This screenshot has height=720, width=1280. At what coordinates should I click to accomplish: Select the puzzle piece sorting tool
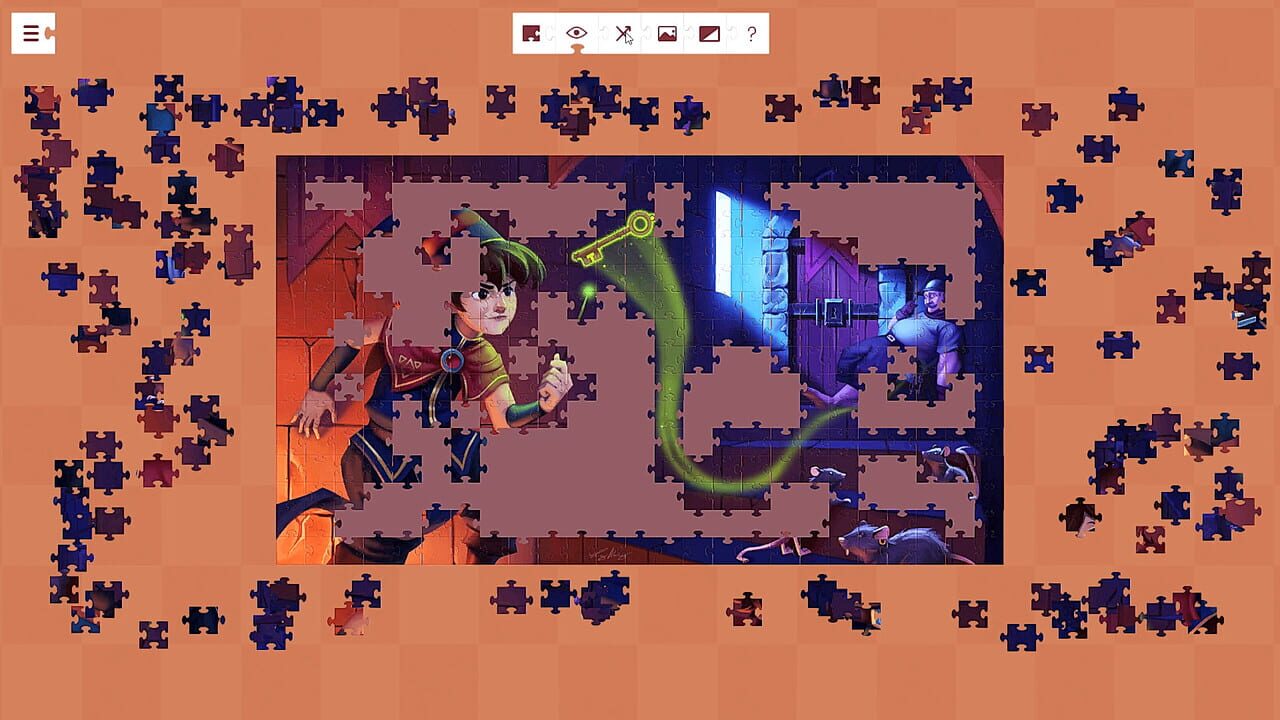point(531,33)
